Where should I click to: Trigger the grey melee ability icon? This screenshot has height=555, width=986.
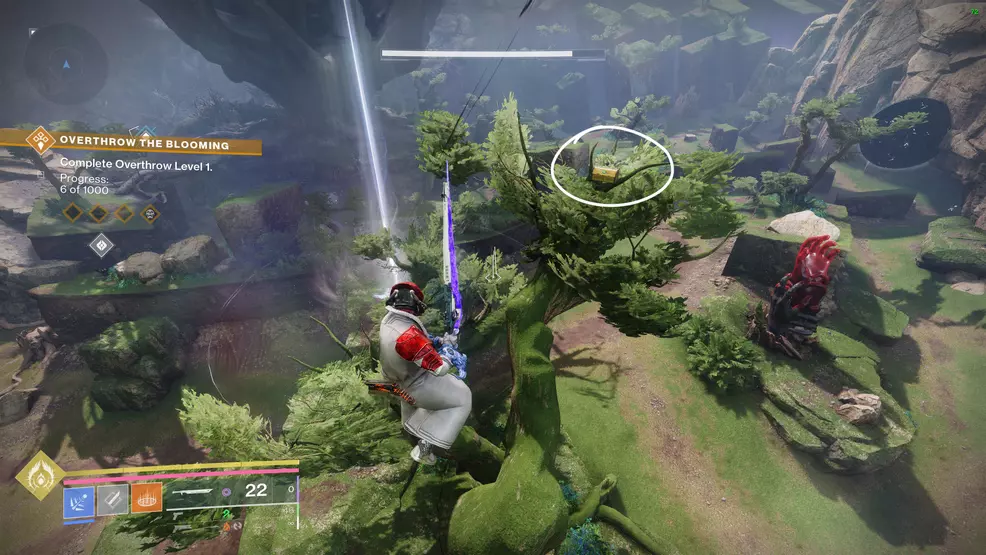tap(113, 498)
